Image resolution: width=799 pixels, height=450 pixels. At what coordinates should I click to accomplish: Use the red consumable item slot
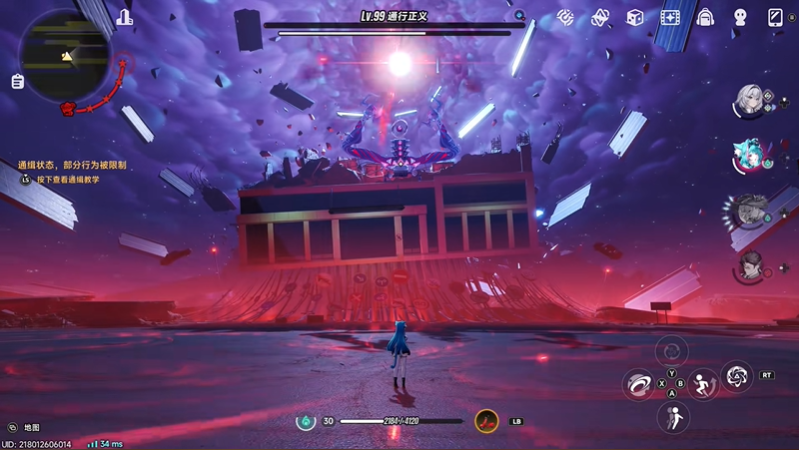[x=487, y=421]
